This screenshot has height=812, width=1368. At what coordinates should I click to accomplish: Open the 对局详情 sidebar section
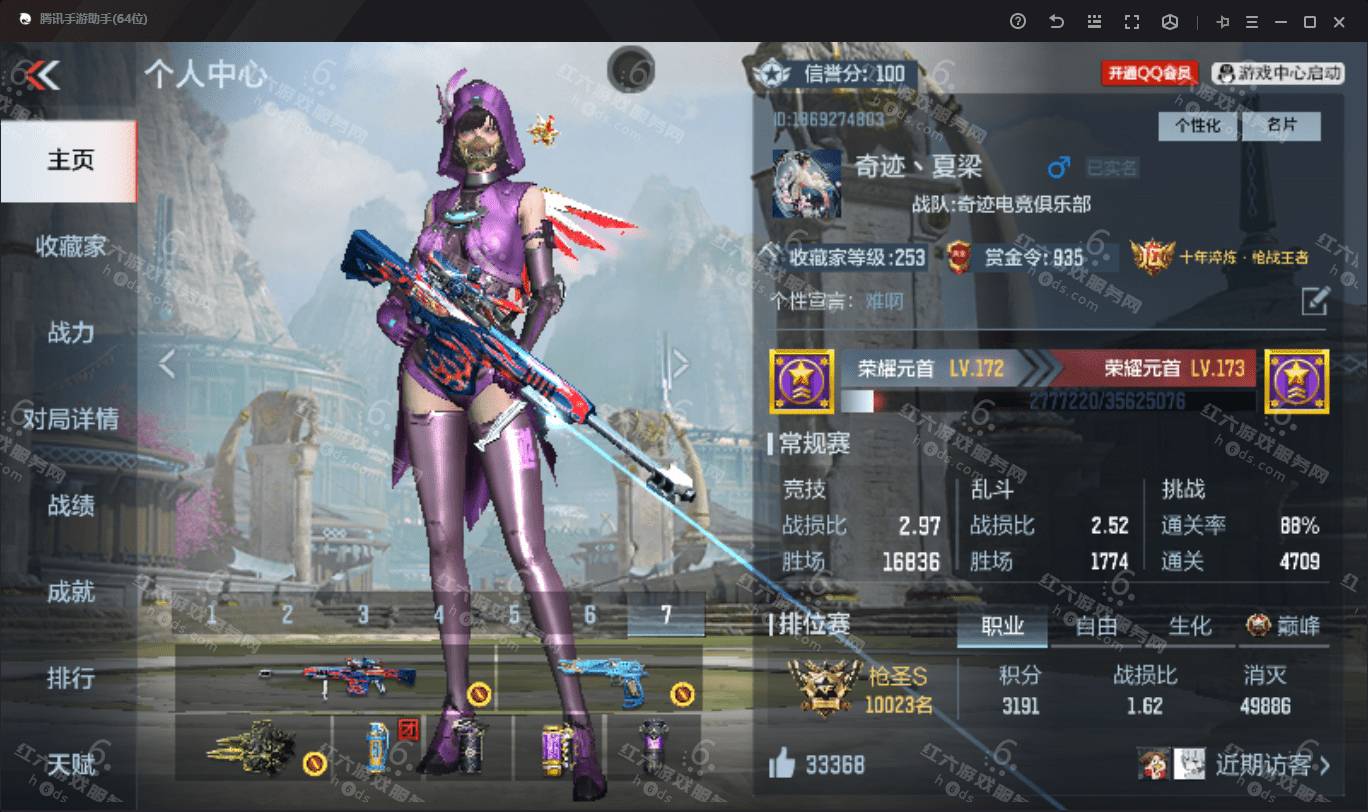[70, 419]
